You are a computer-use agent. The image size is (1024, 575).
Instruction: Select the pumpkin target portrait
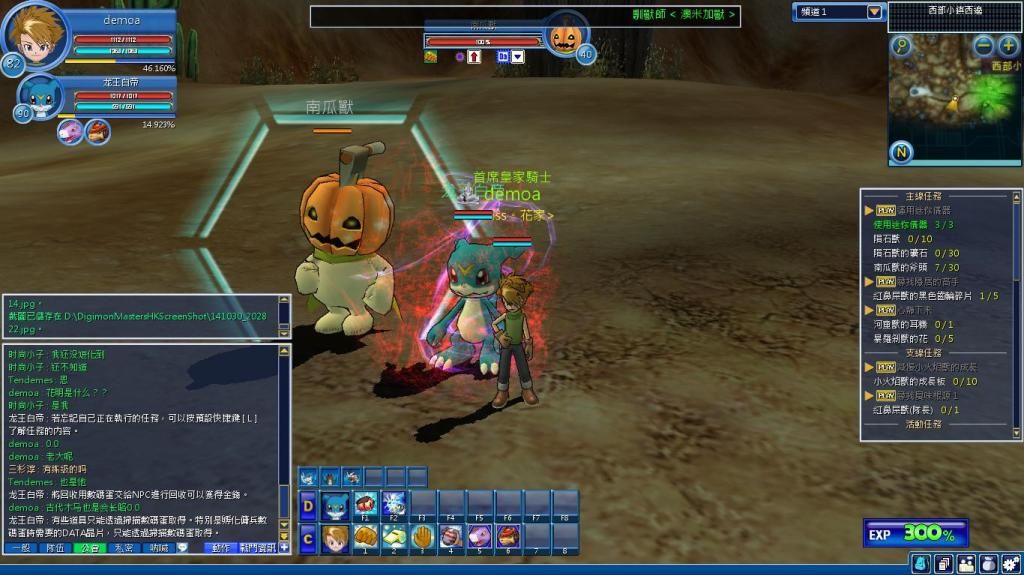click(x=565, y=38)
